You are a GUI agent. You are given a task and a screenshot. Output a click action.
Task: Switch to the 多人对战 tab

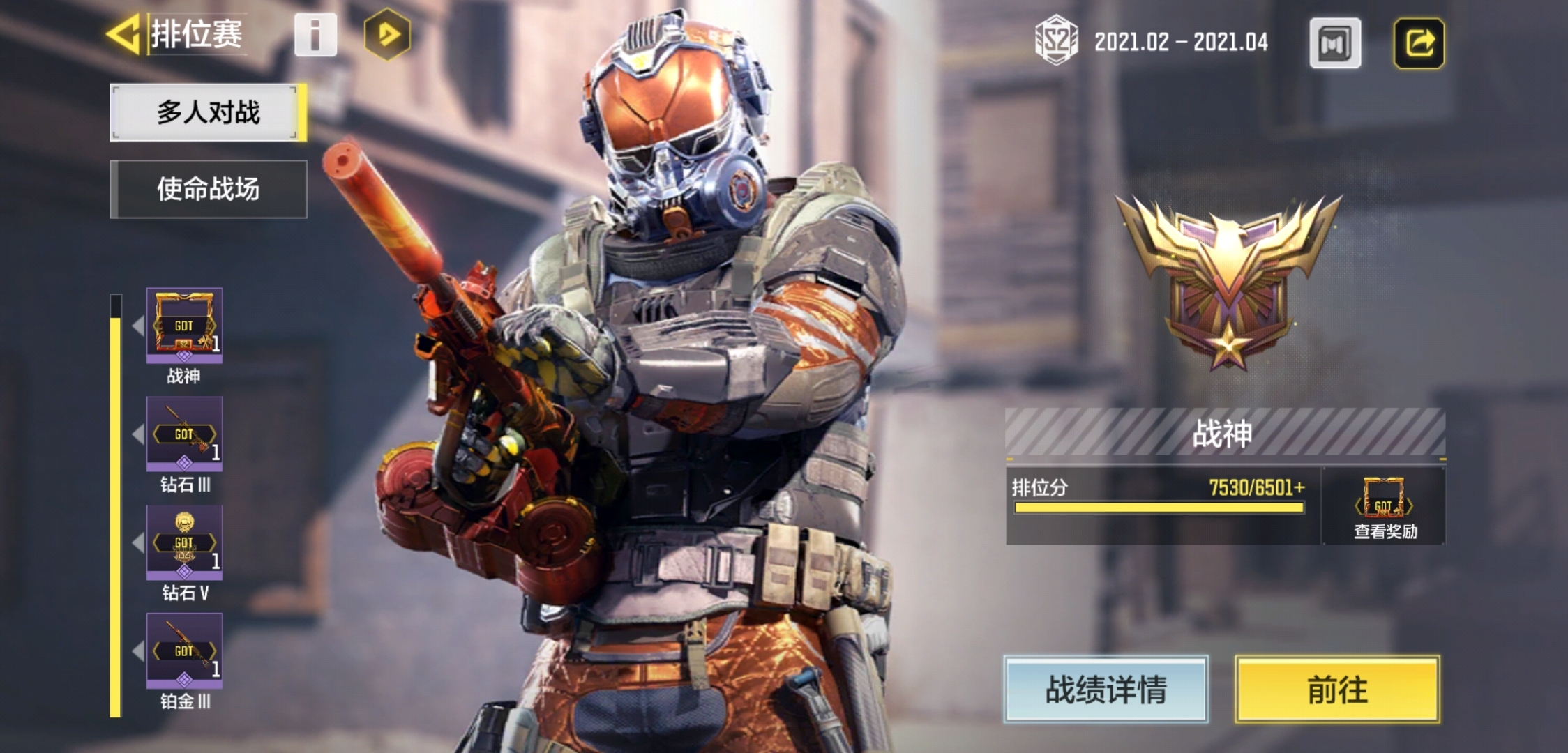tap(208, 112)
